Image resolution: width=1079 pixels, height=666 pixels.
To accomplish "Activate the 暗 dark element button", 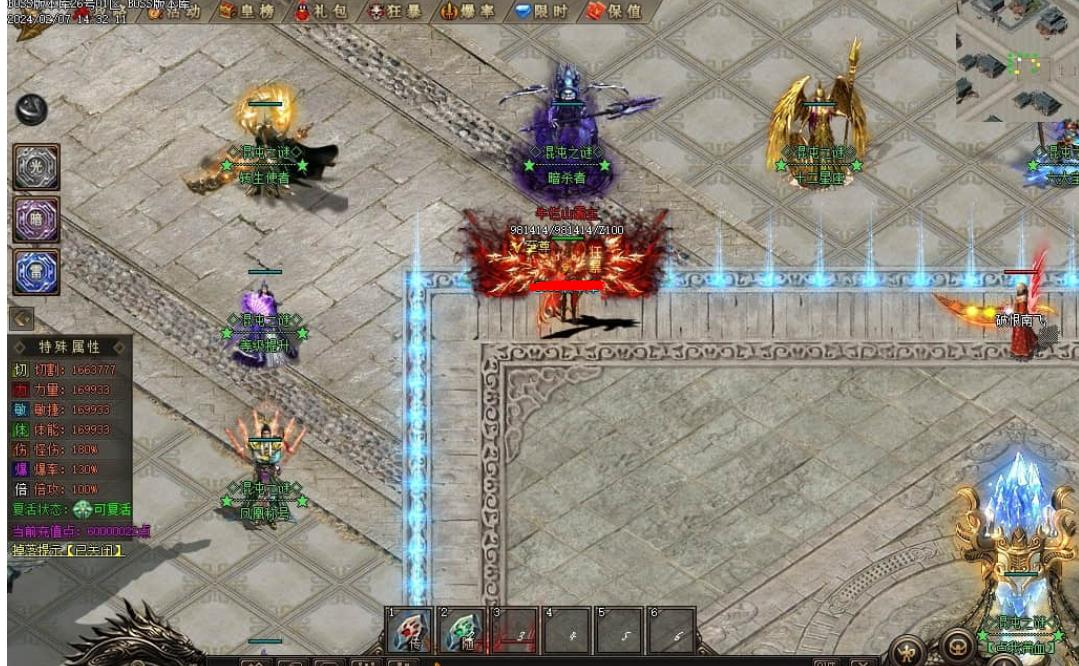I will tap(37, 219).
